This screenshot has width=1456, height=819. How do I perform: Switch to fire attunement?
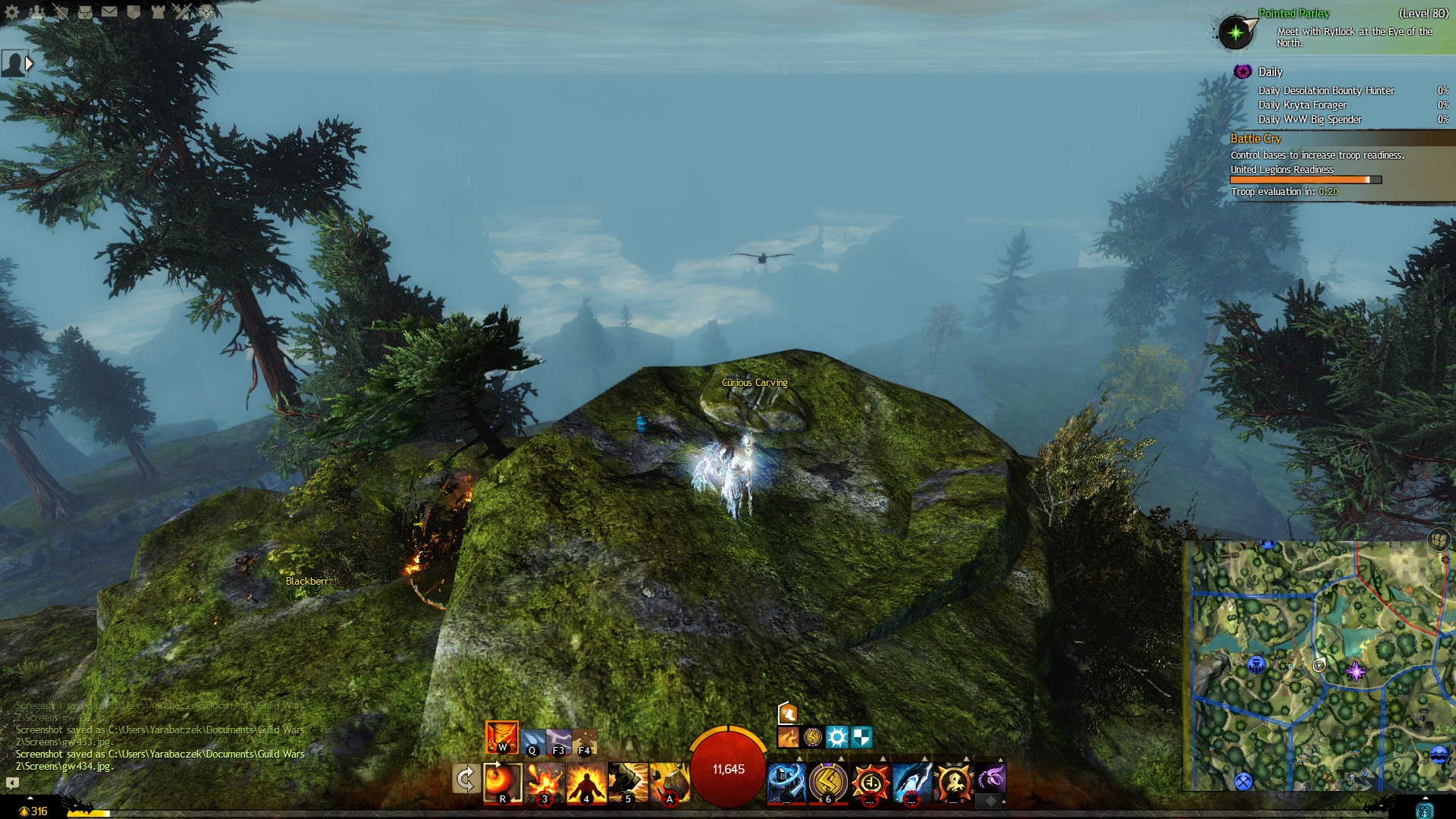501,736
